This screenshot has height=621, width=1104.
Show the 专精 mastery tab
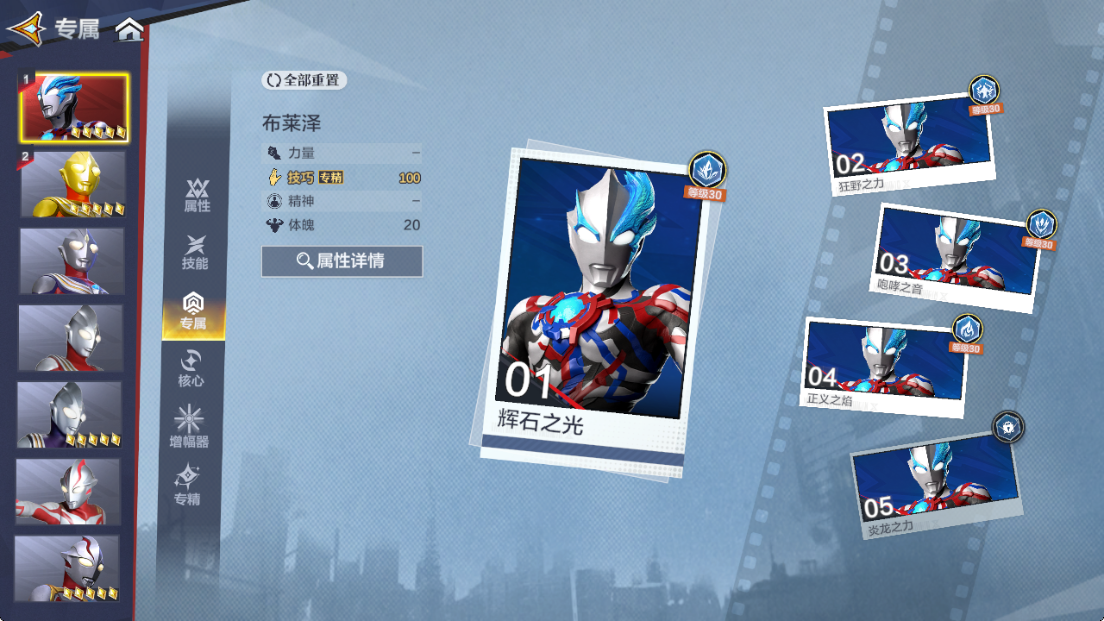(187, 486)
